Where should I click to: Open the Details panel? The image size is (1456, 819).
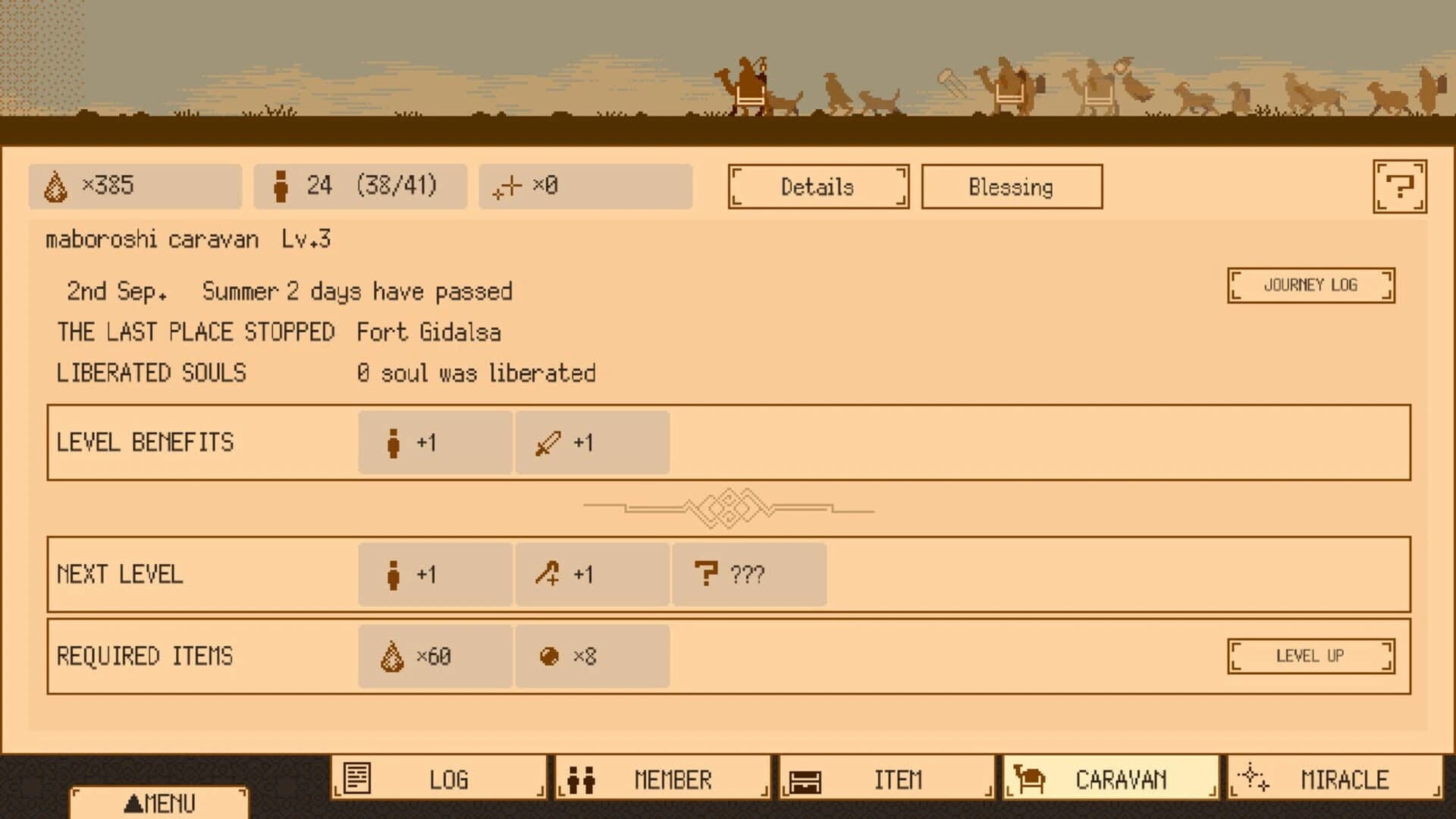(818, 187)
